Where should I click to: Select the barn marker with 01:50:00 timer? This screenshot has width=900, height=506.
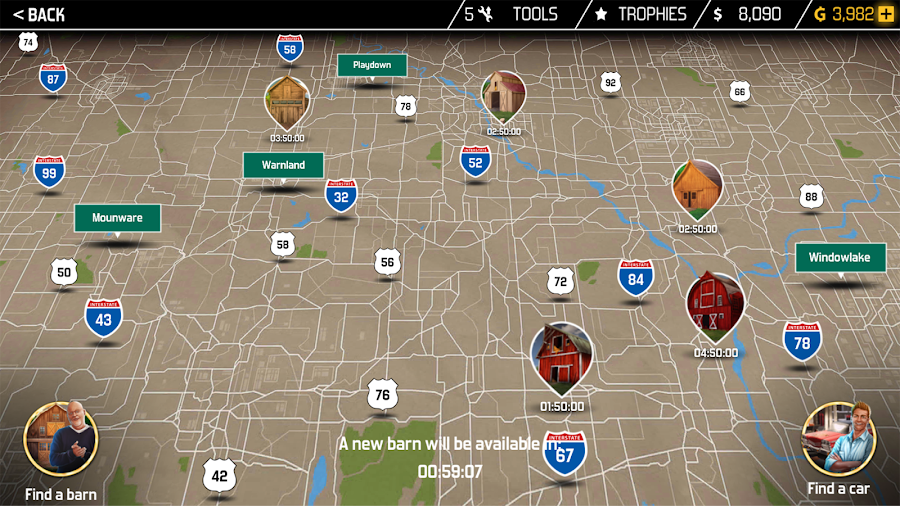coord(561,357)
